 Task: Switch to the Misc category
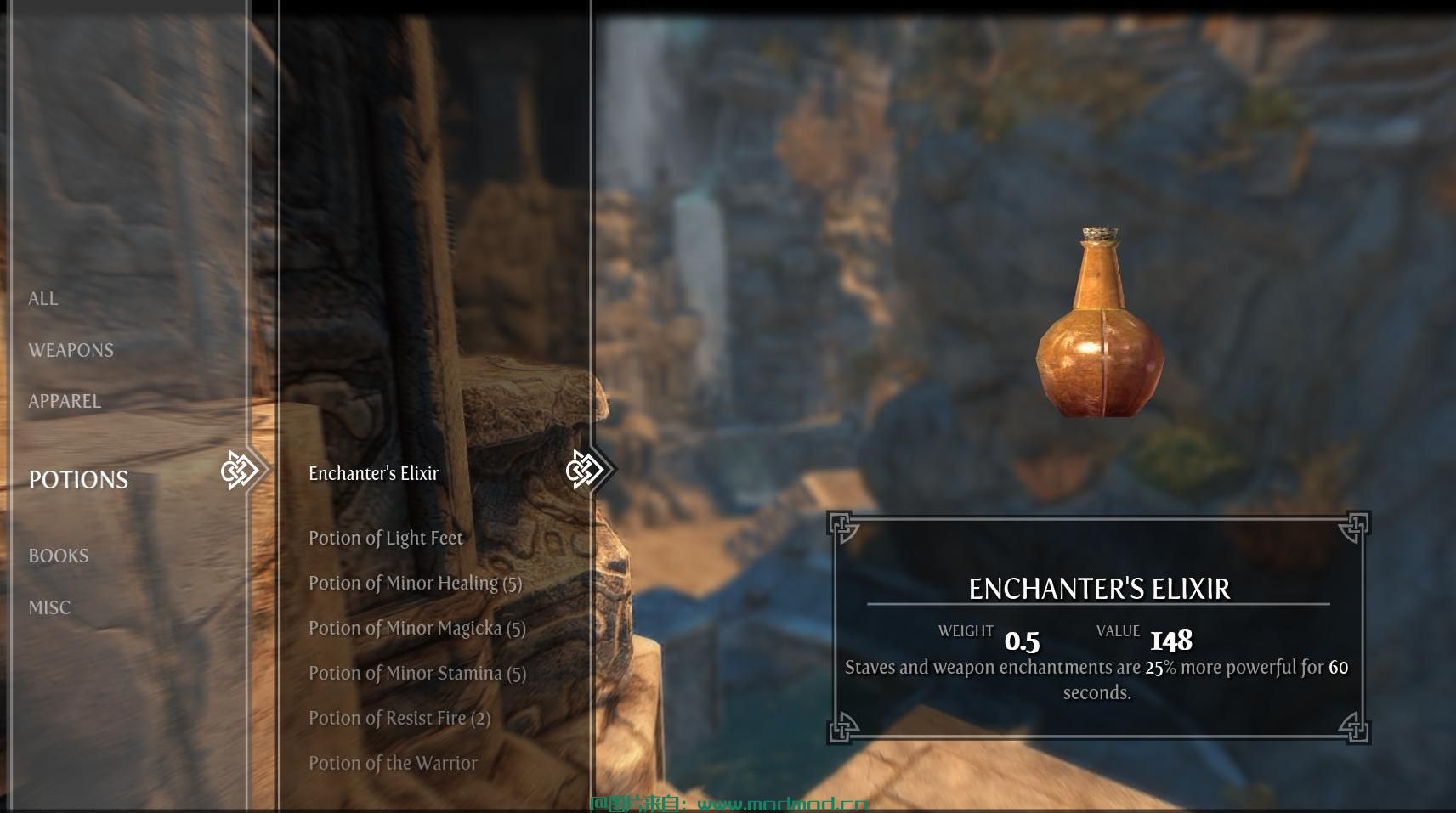(49, 607)
